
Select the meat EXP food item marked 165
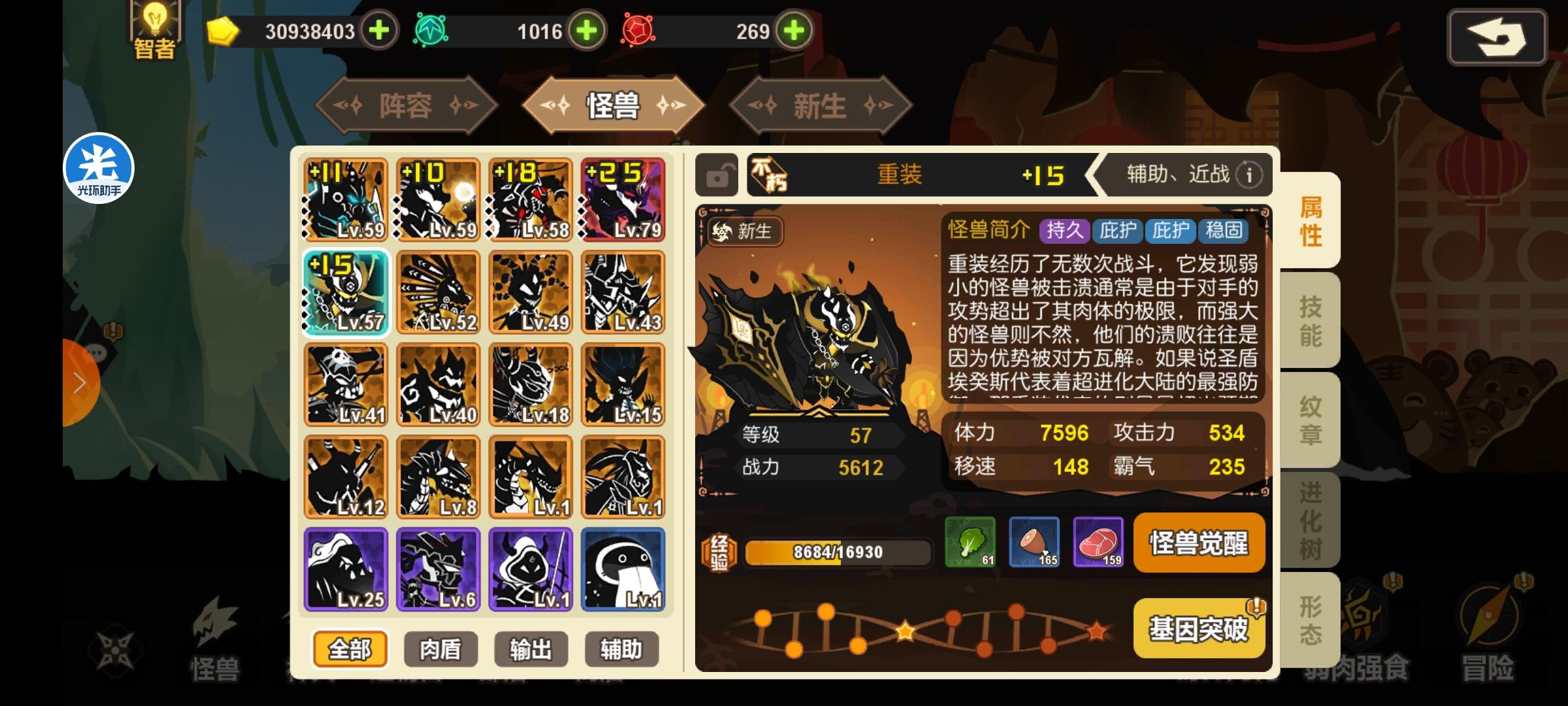[x=1034, y=543]
